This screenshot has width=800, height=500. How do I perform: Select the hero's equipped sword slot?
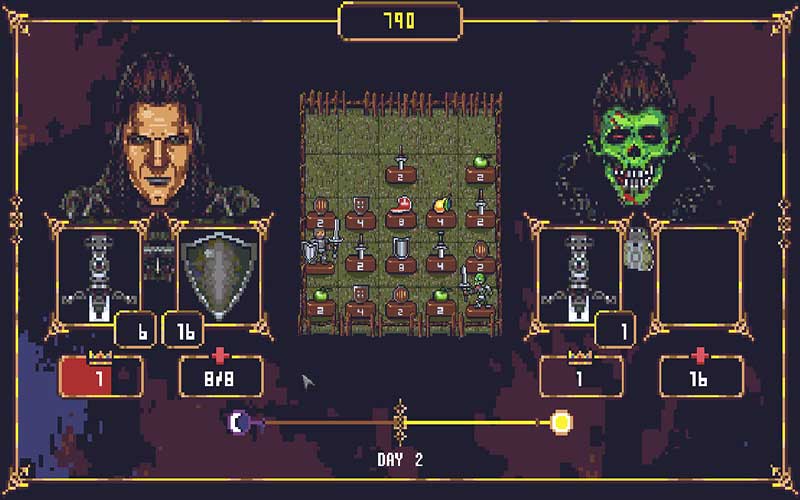[98, 273]
